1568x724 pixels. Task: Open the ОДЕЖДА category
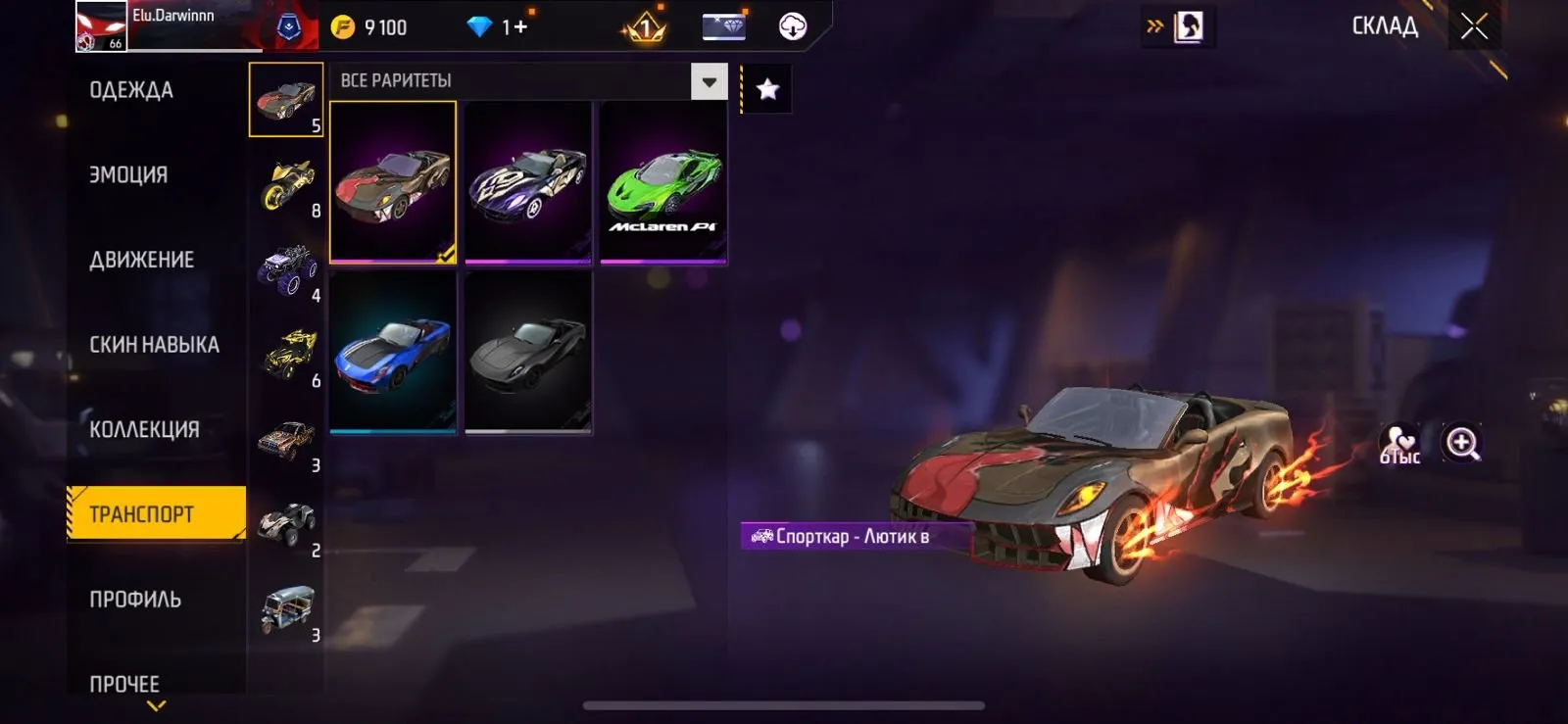(129, 90)
